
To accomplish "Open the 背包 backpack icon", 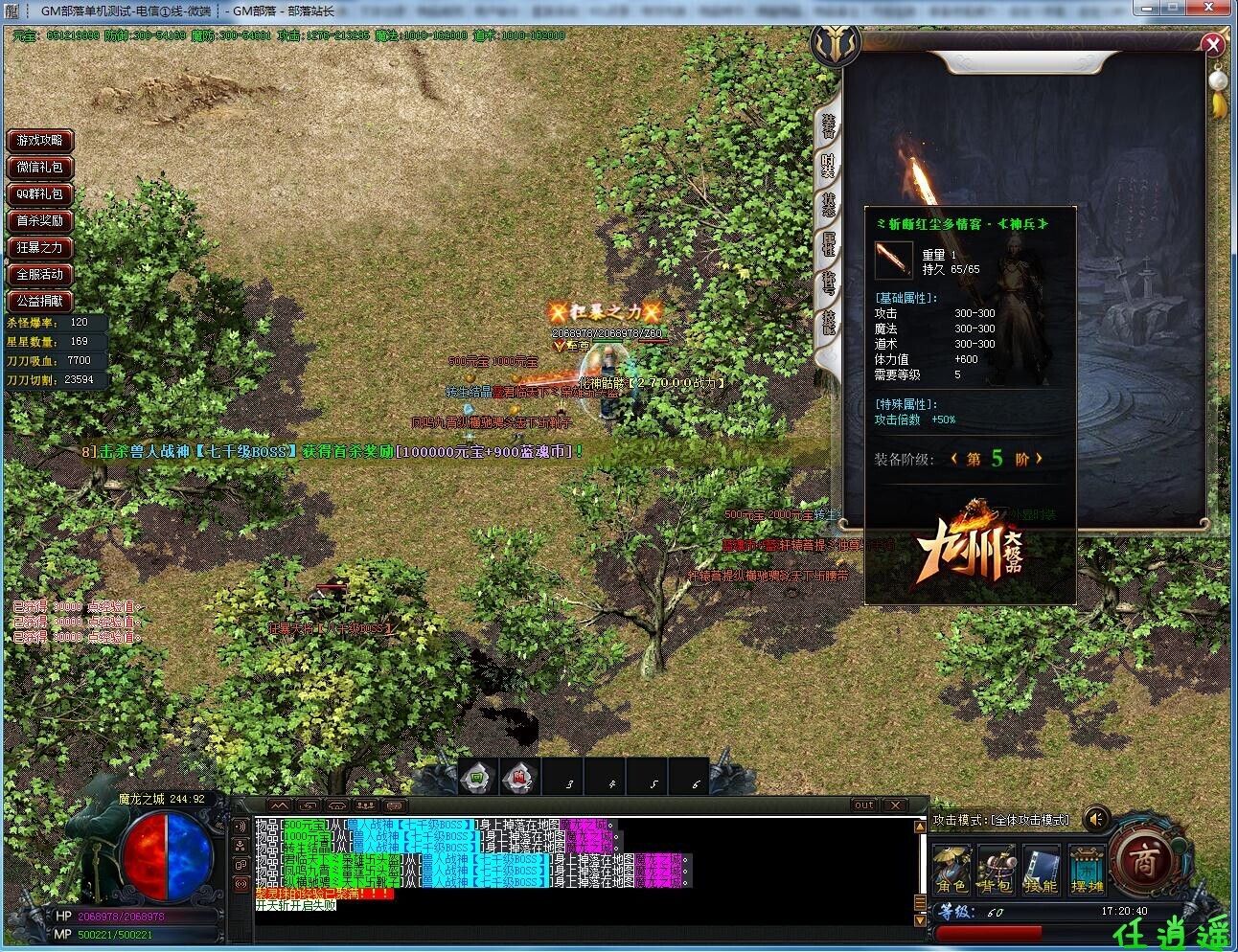I will click(997, 869).
